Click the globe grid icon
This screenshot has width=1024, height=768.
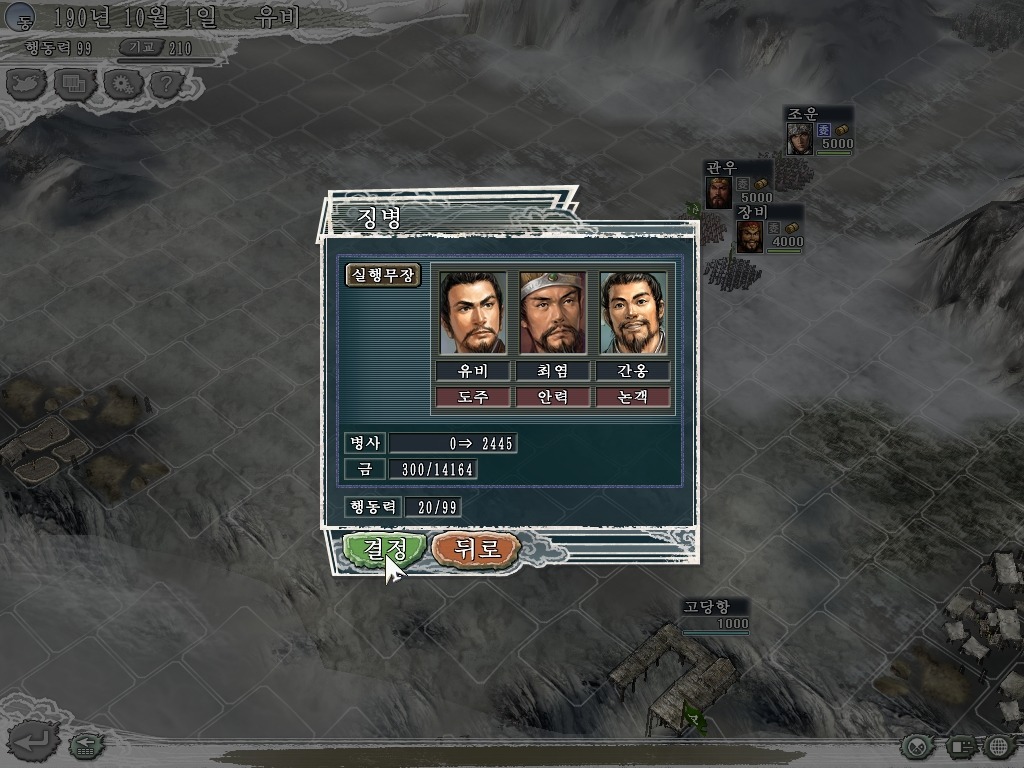[x=999, y=746]
